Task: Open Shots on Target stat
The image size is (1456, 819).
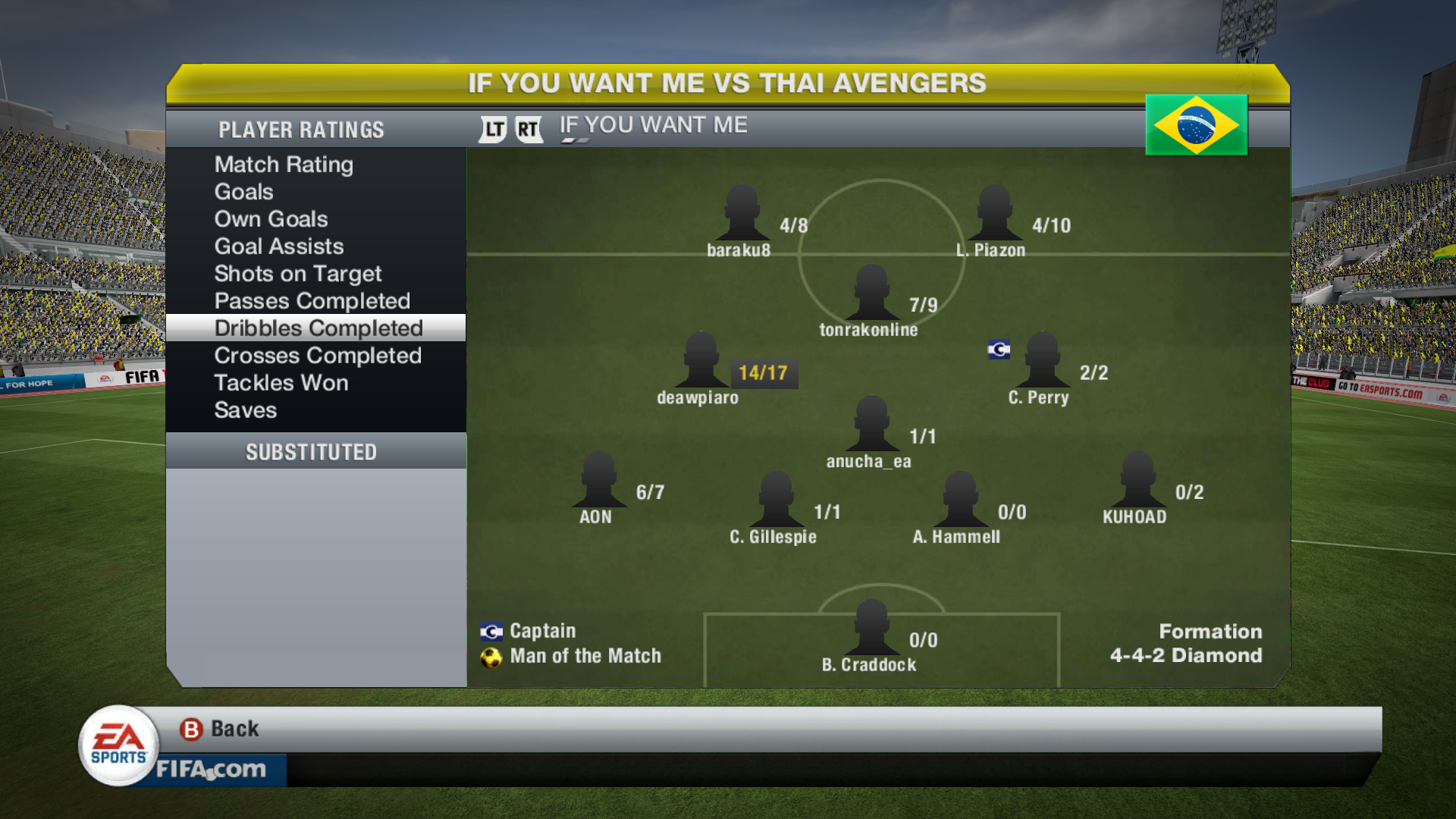Action: point(297,274)
